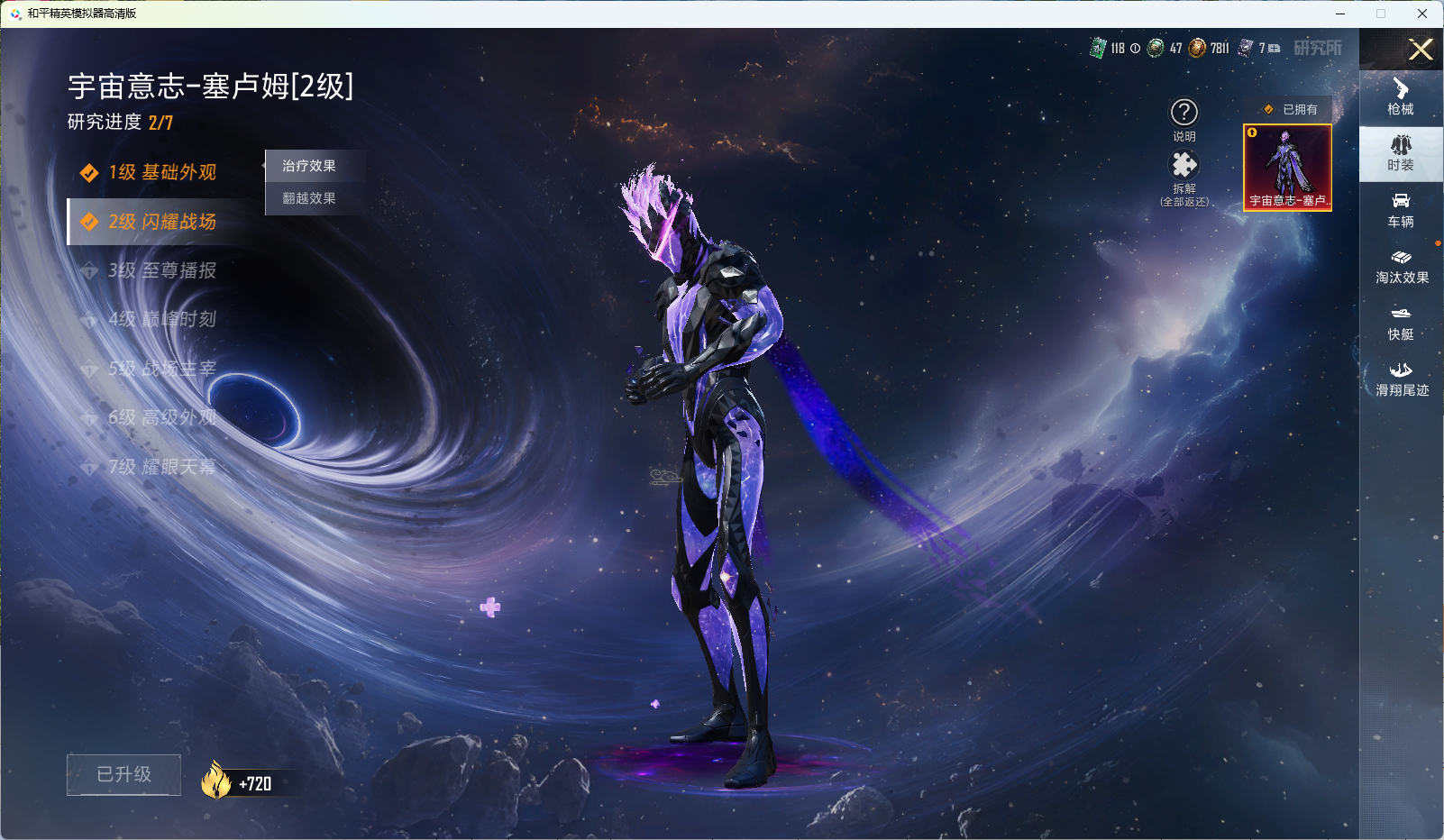Click the 已升级 button
This screenshot has width=1444, height=840.
point(123,774)
